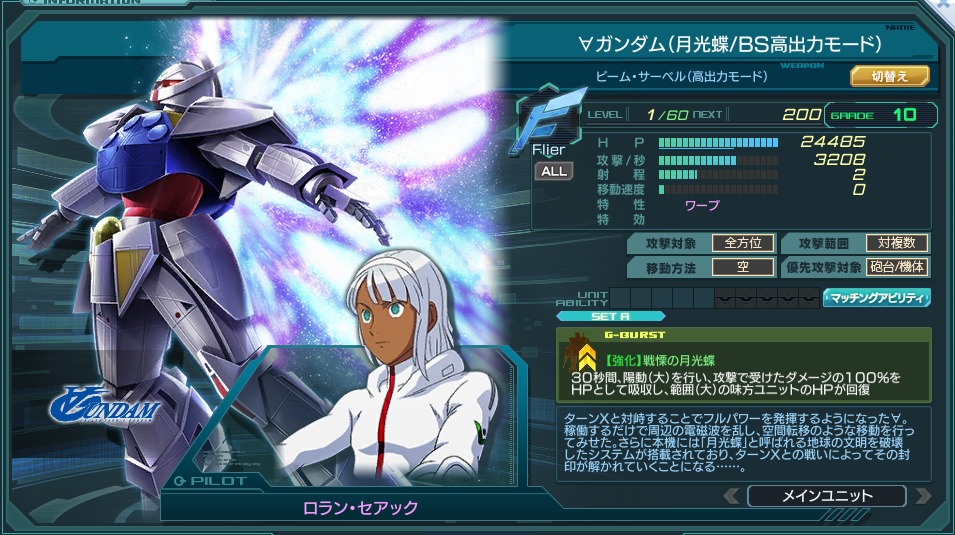The image size is (955, 535).
Task: Select the メインユニット button
Action: 826,496
